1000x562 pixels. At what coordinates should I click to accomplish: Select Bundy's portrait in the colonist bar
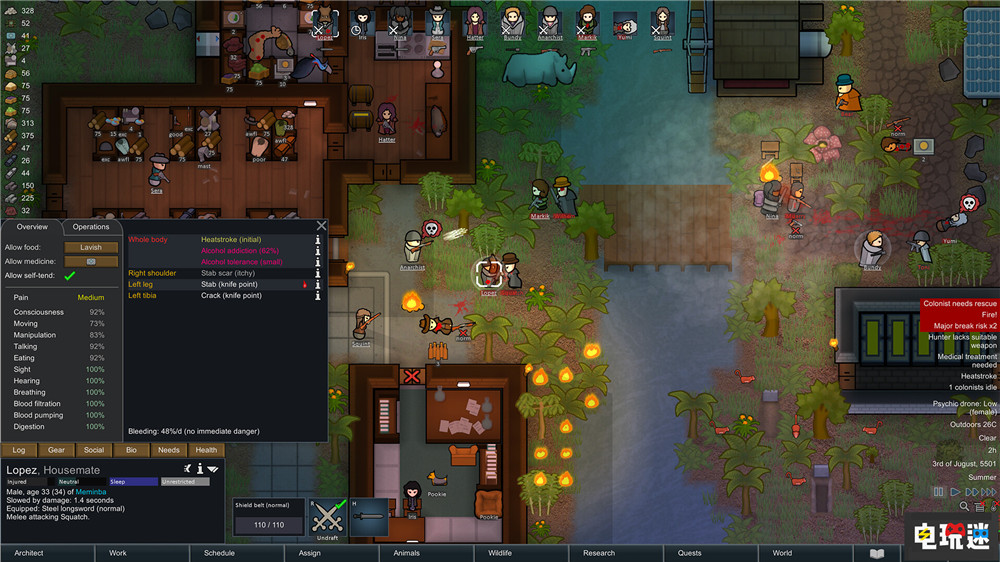coord(512,22)
